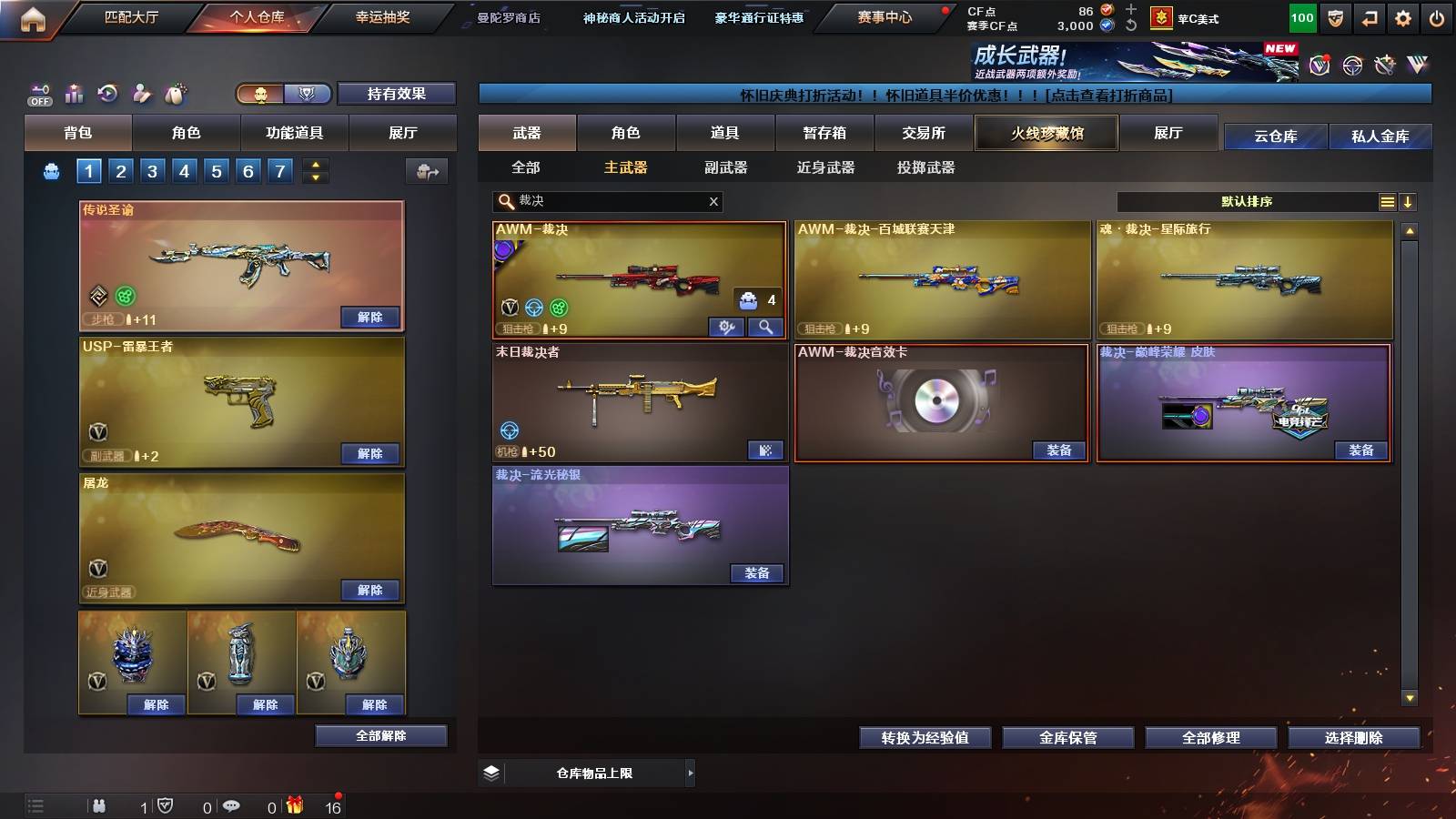Refresh CF点 balance with the circular arrow icon
The width and height of the screenshot is (1456, 819).
pos(1131,25)
